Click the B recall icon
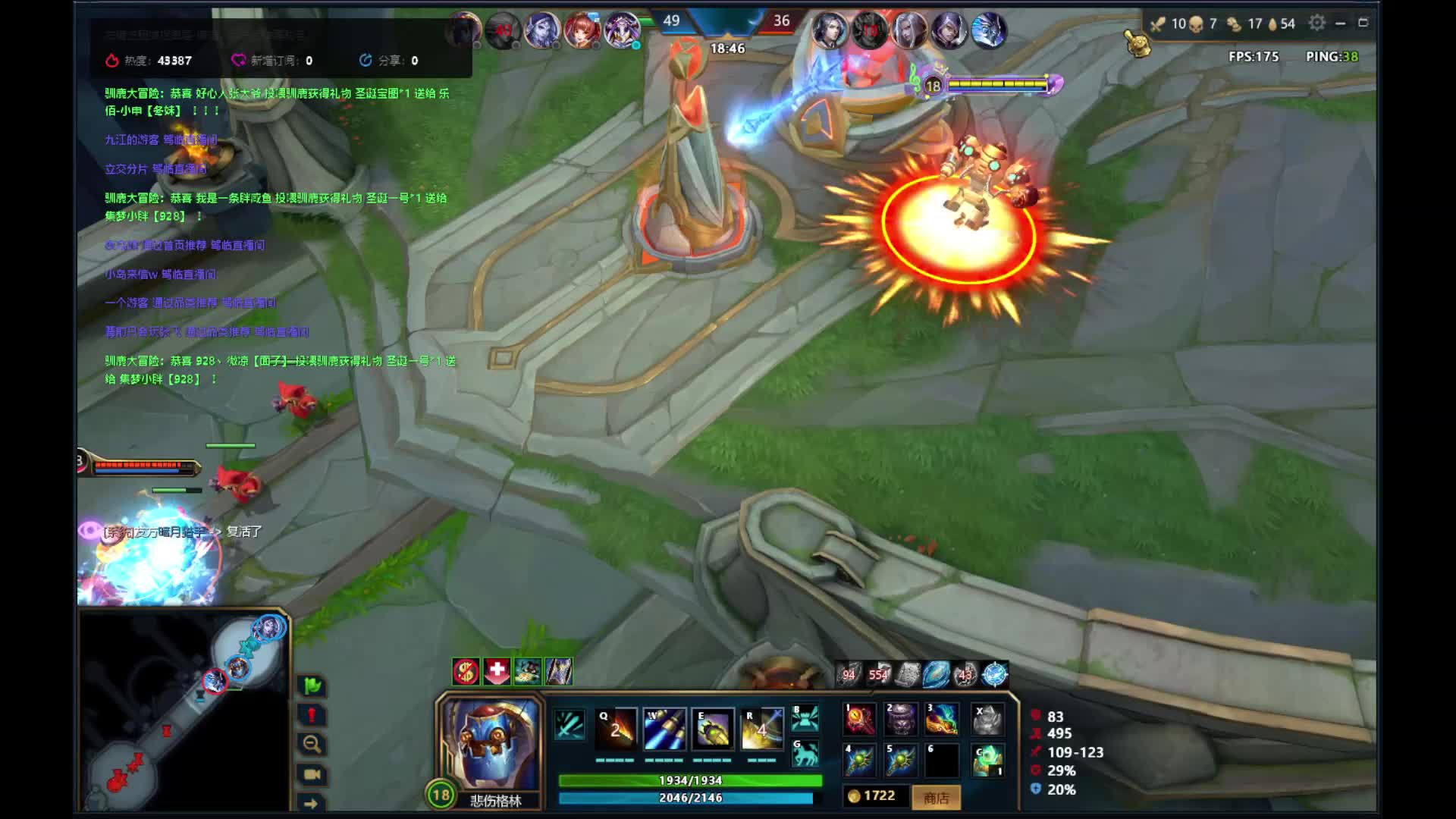The height and width of the screenshot is (819, 1456). [x=805, y=717]
